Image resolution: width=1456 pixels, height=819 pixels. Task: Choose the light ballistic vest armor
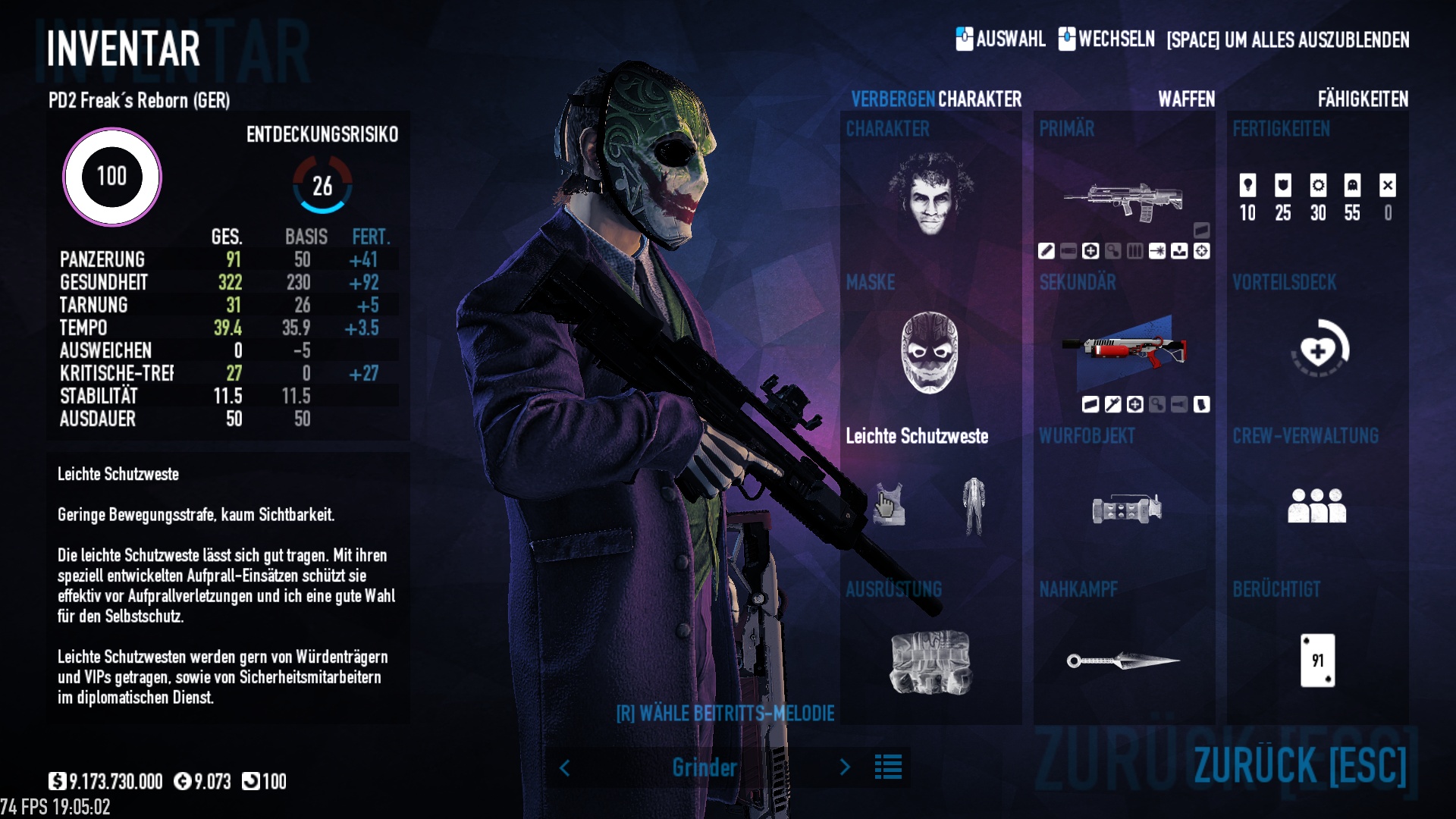[889, 504]
